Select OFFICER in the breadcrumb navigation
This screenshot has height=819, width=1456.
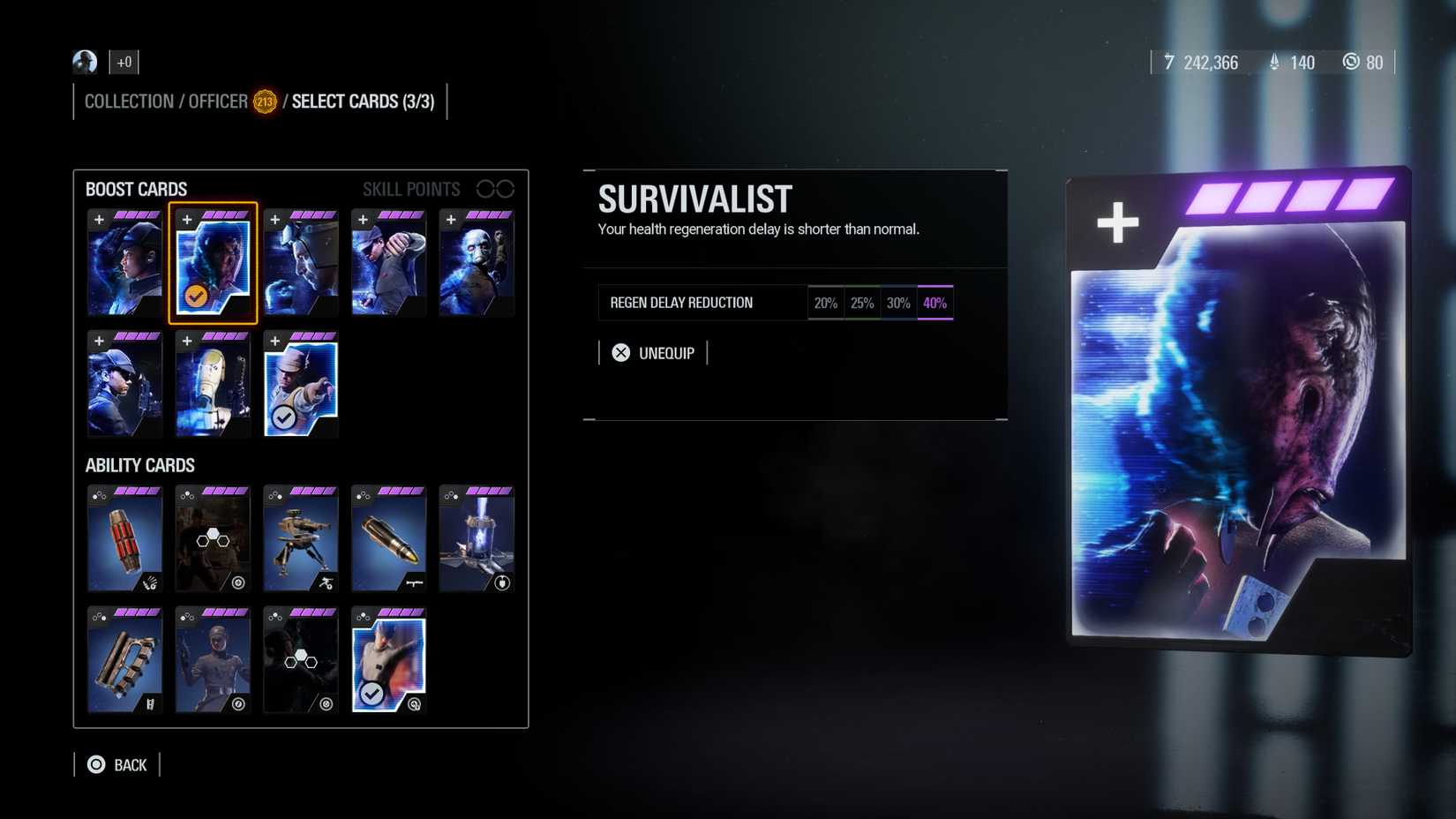(x=217, y=101)
